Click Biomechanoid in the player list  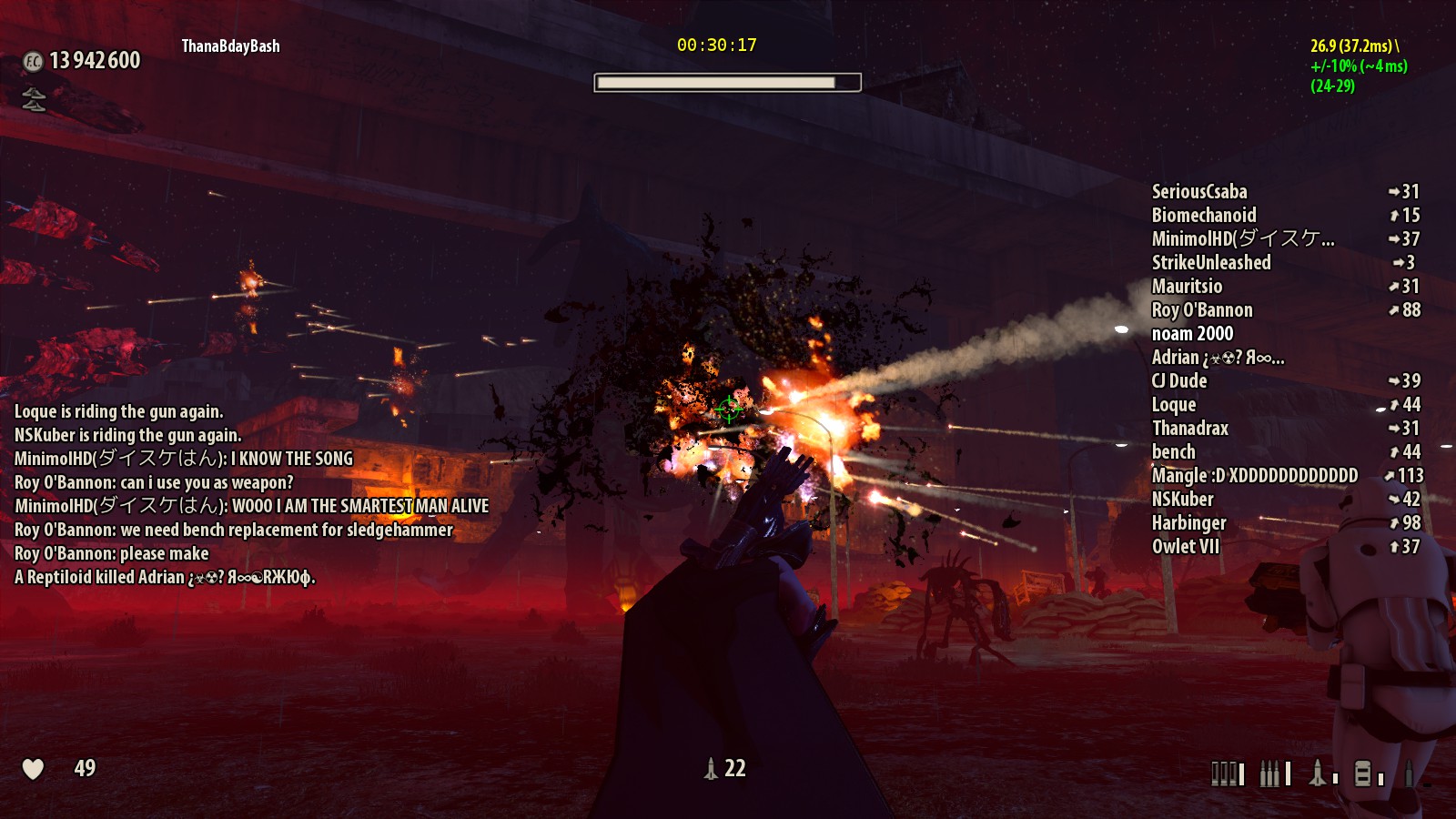pyautogui.click(x=1204, y=216)
